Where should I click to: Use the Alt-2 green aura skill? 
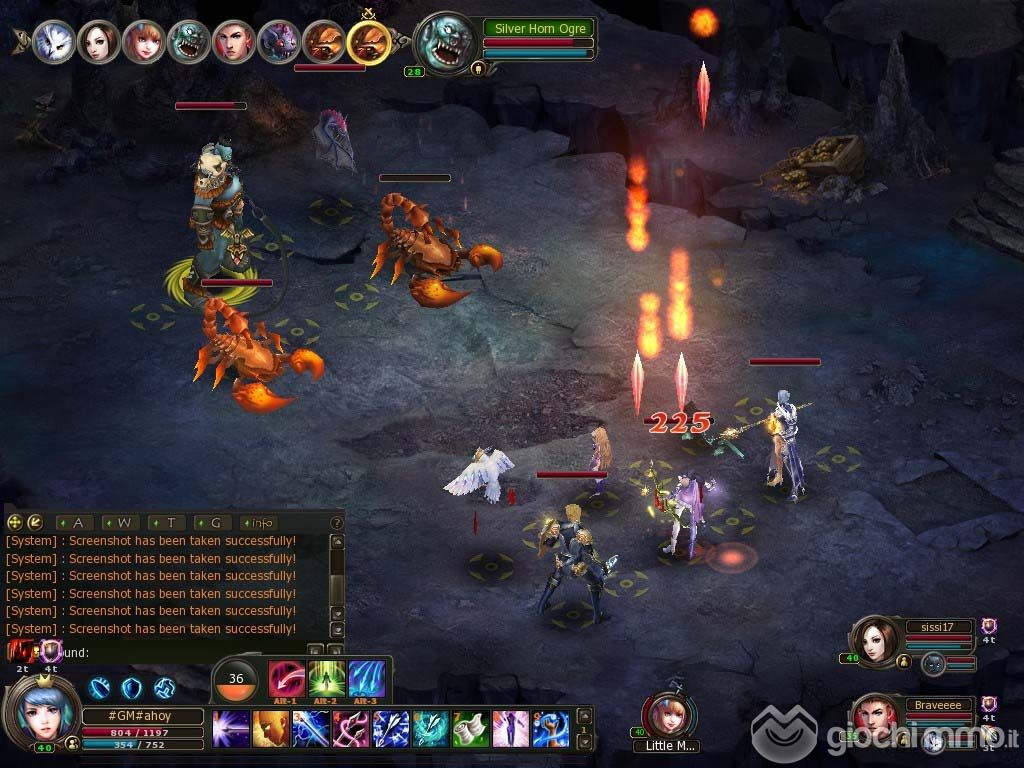click(x=326, y=680)
